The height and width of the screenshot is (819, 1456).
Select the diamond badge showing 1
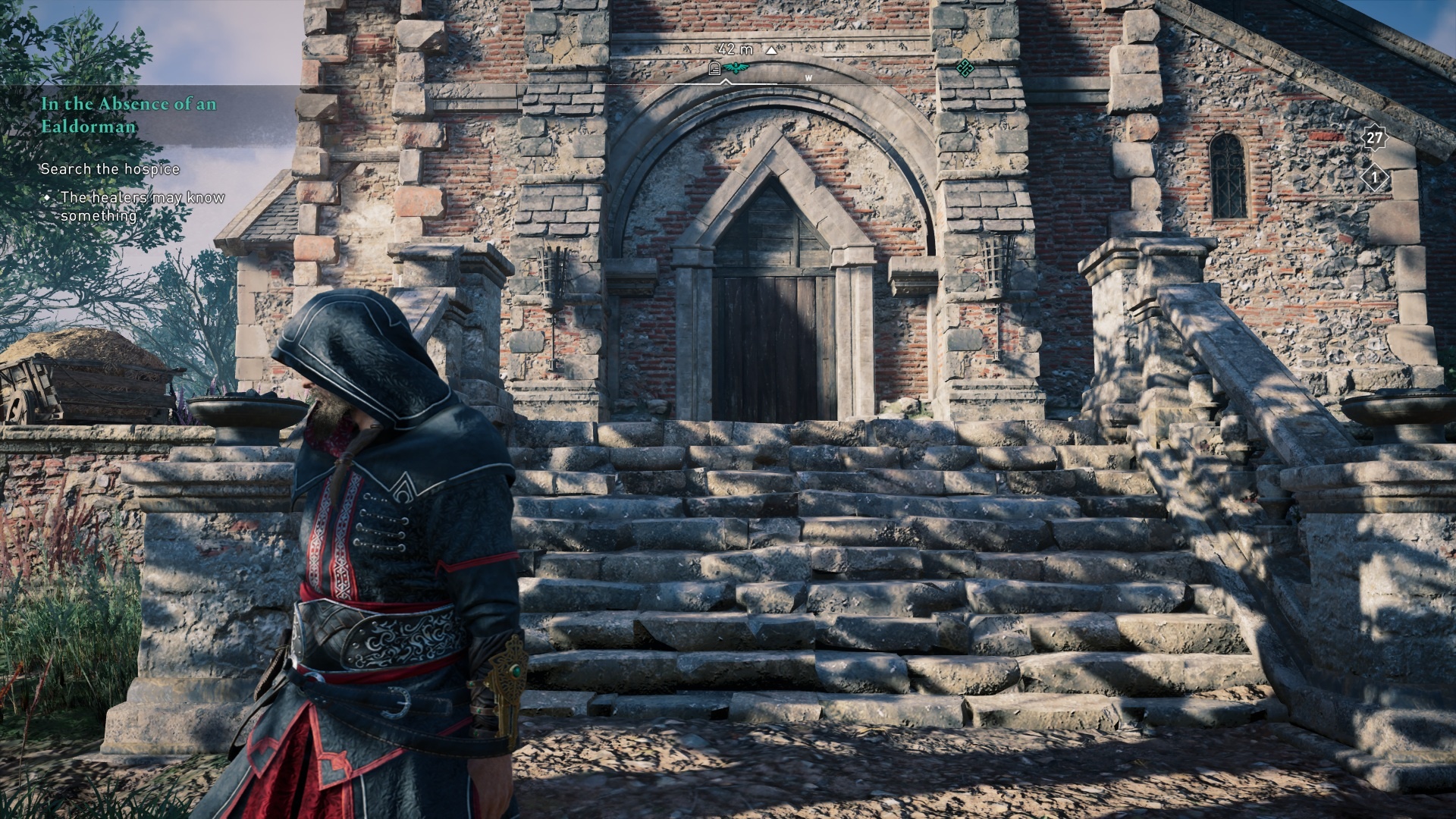tap(1374, 179)
